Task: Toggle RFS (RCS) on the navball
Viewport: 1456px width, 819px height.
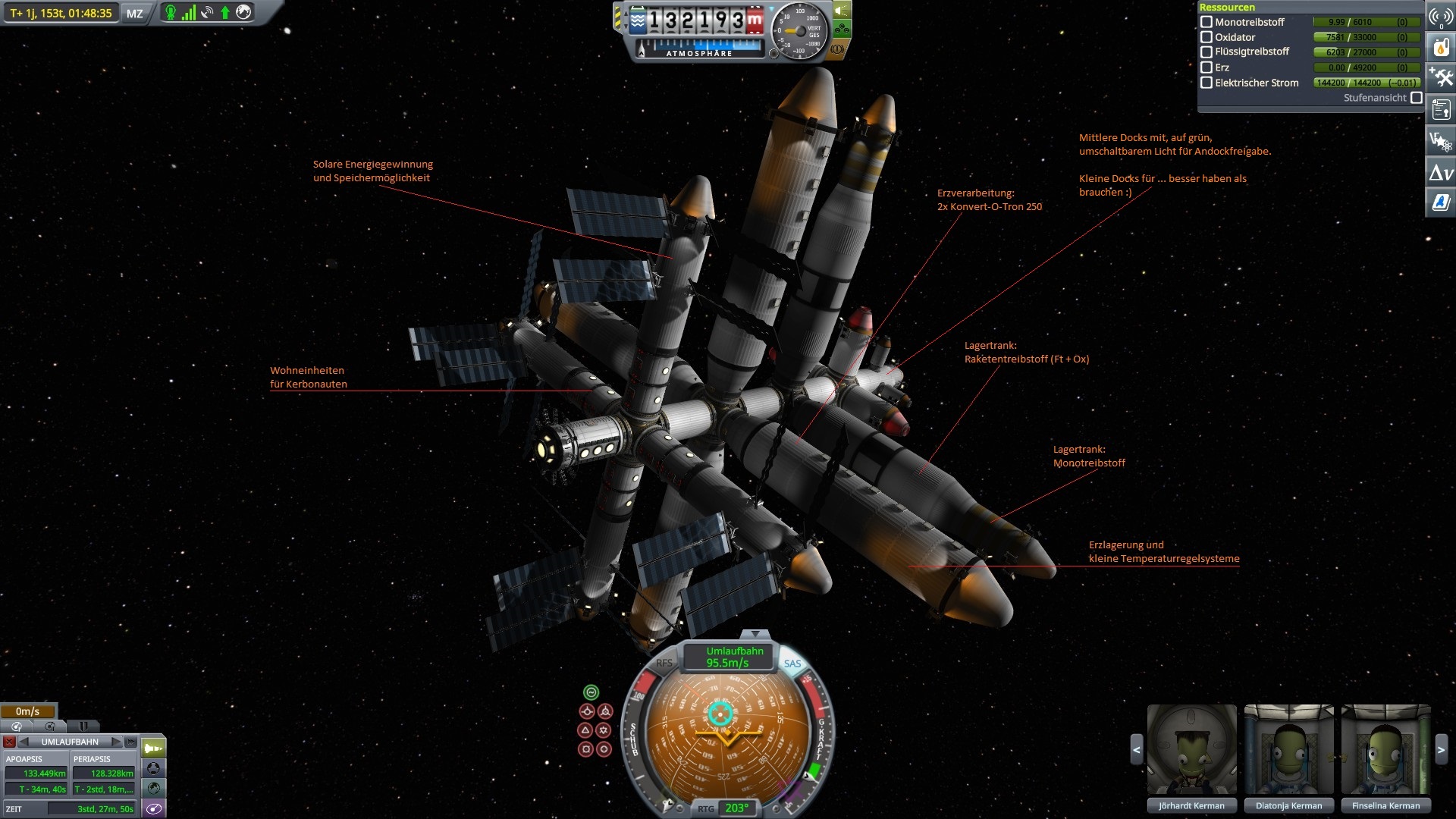Action: [664, 663]
